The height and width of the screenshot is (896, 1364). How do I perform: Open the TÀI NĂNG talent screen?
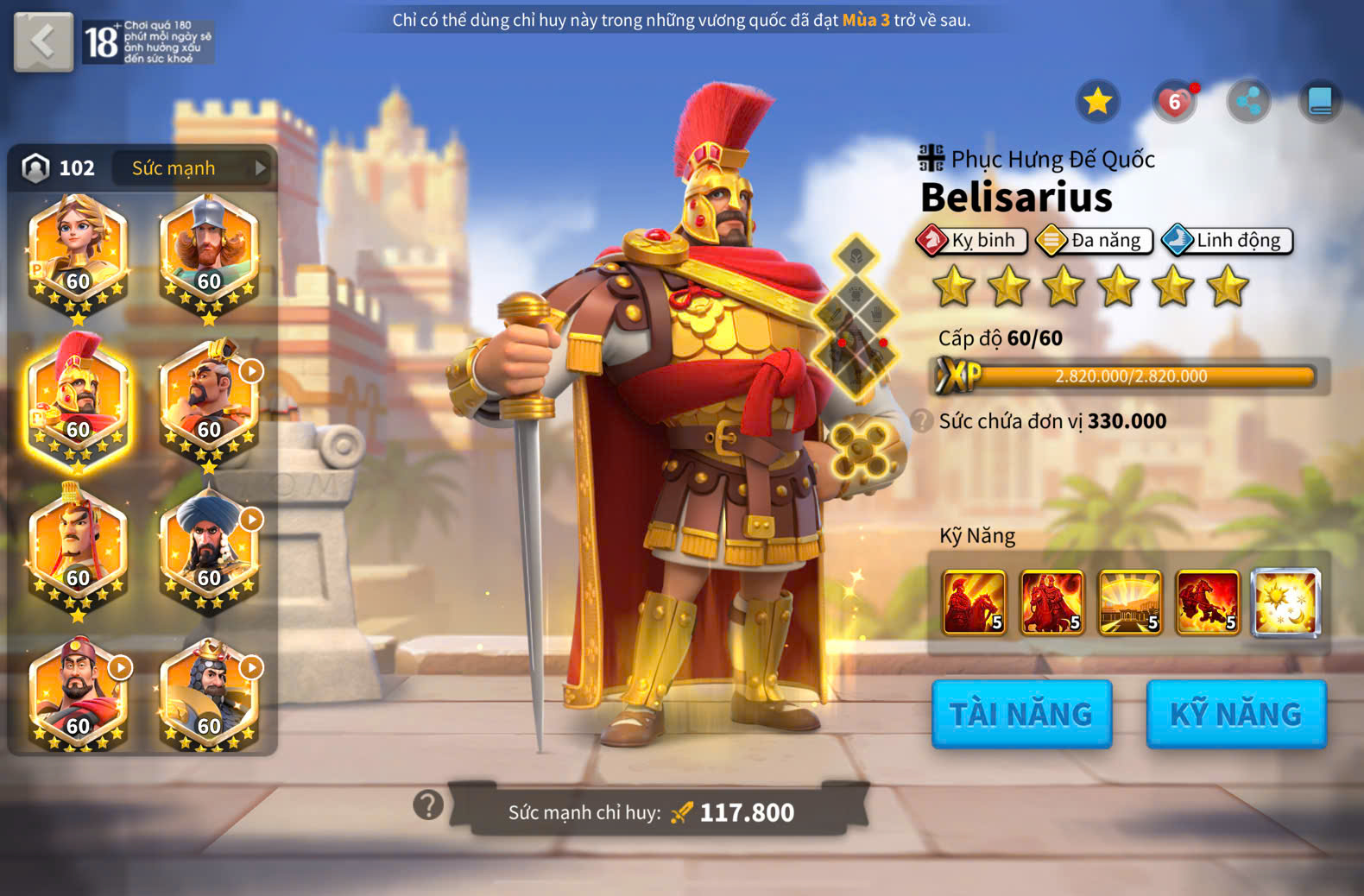(1021, 714)
